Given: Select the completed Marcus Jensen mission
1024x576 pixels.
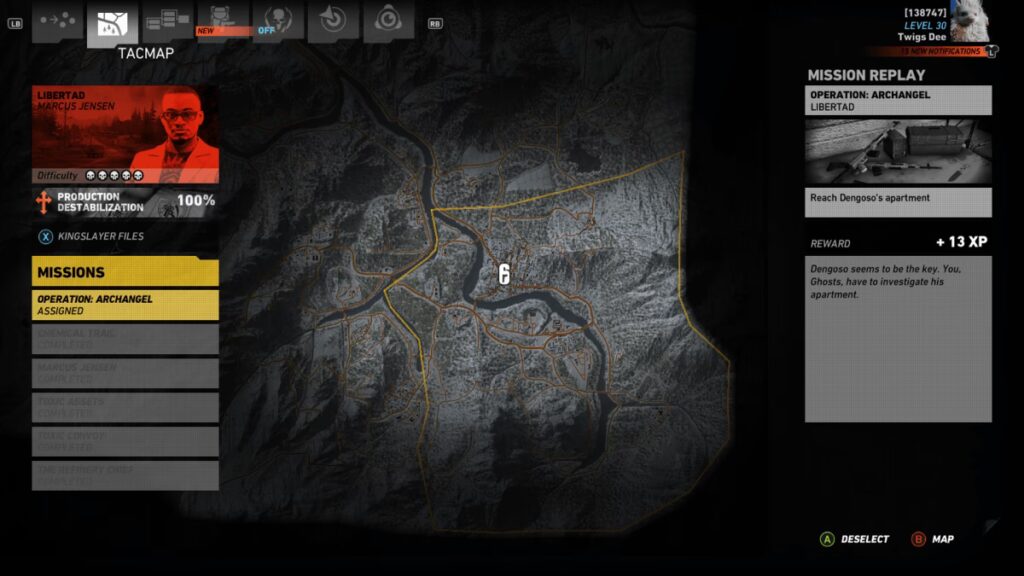Looking at the screenshot, I should pos(125,373).
